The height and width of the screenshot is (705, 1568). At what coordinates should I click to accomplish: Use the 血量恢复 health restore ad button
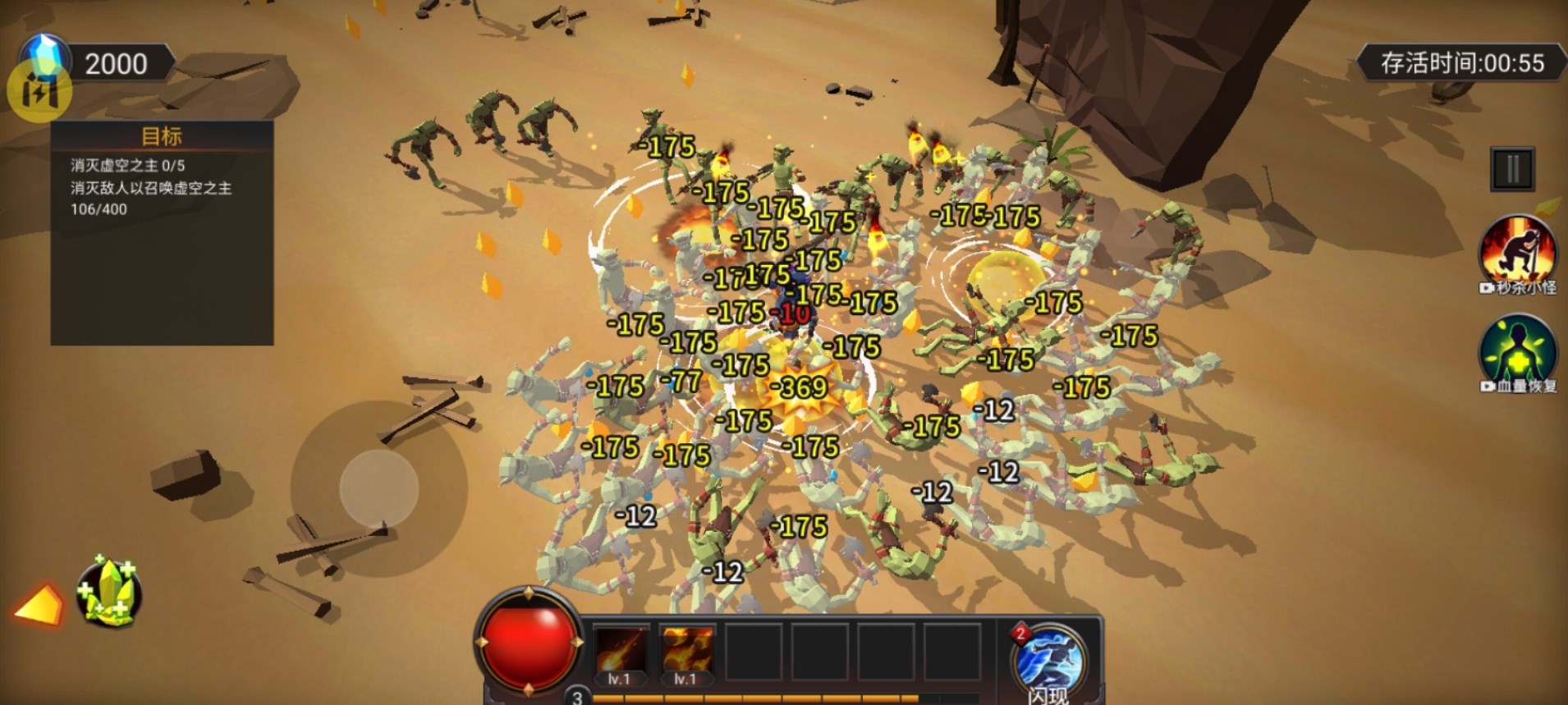pyautogui.click(x=1517, y=353)
